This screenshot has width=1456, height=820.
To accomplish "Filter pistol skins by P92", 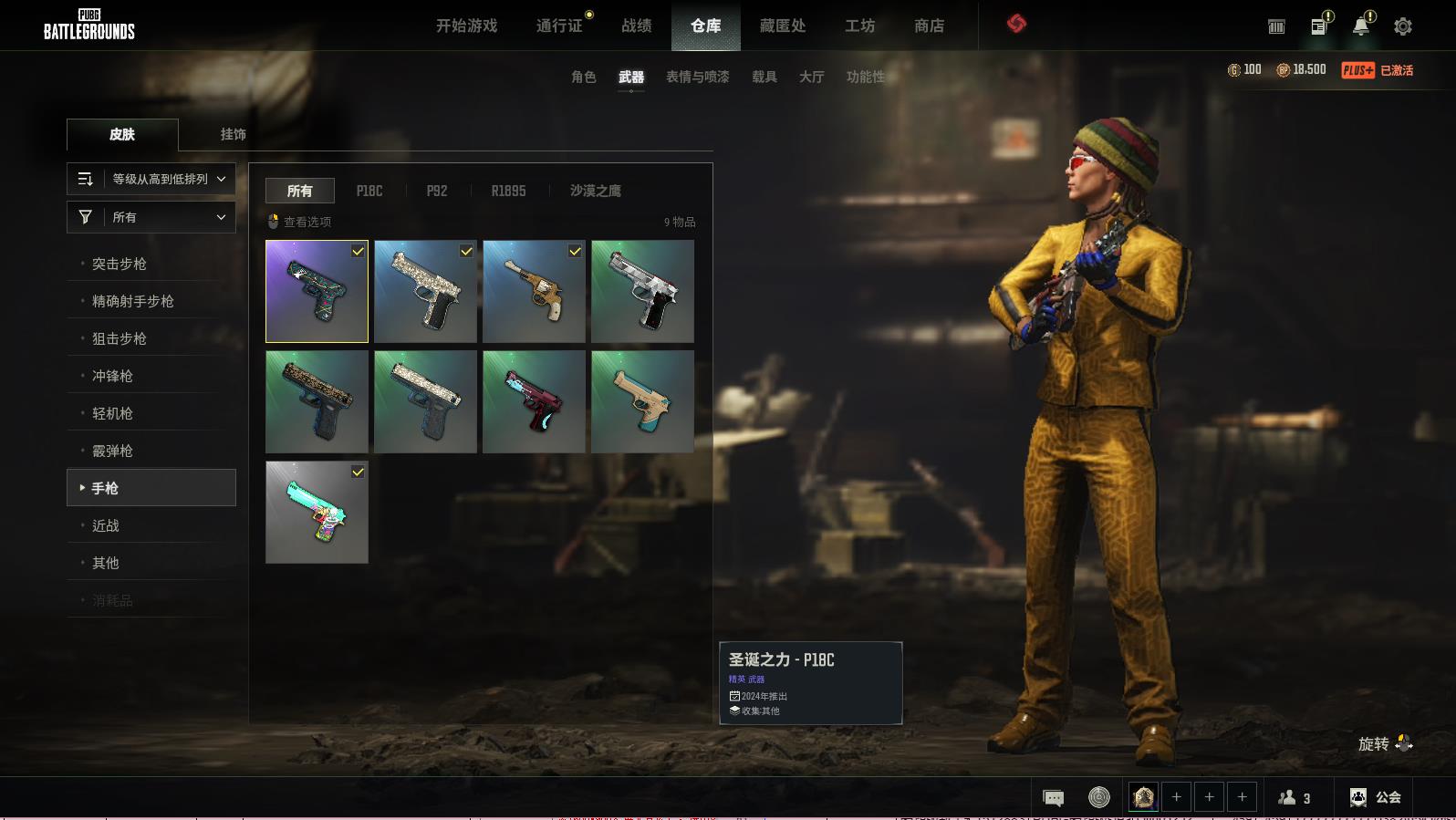I will [x=437, y=191].
